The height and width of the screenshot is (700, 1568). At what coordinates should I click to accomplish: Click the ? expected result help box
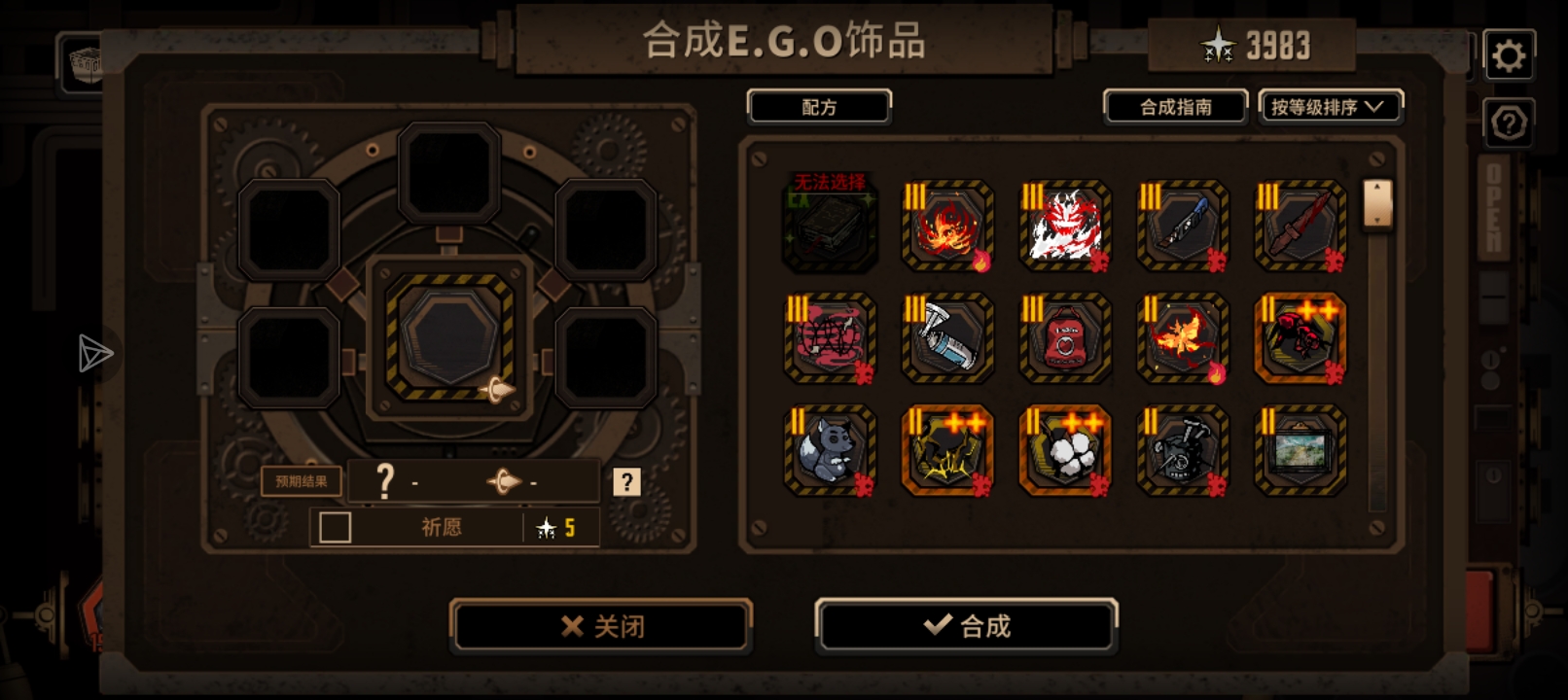(x=626, y=481)
